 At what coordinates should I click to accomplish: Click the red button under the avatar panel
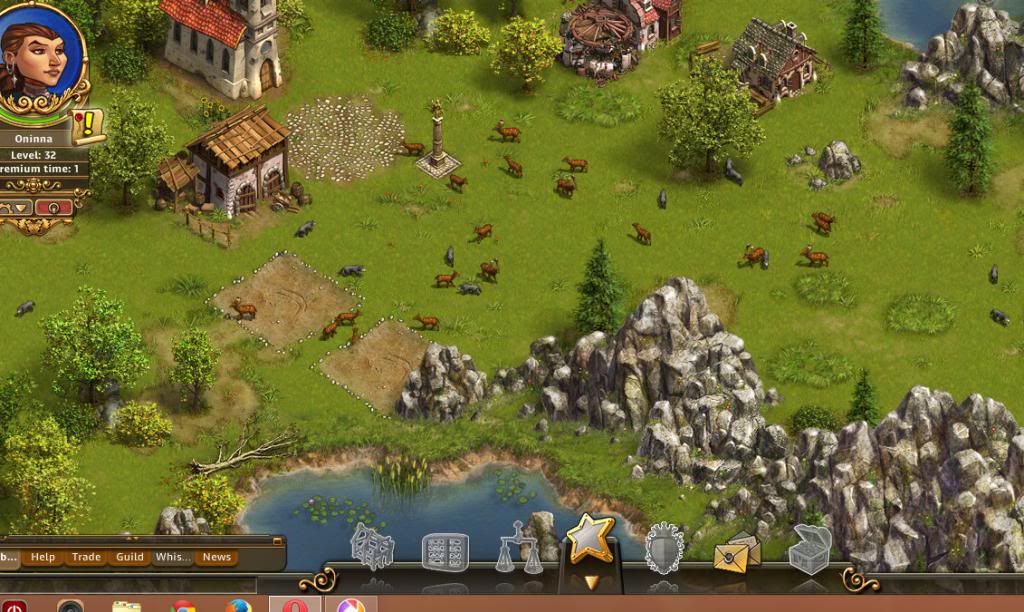click(x=54, y=207)
